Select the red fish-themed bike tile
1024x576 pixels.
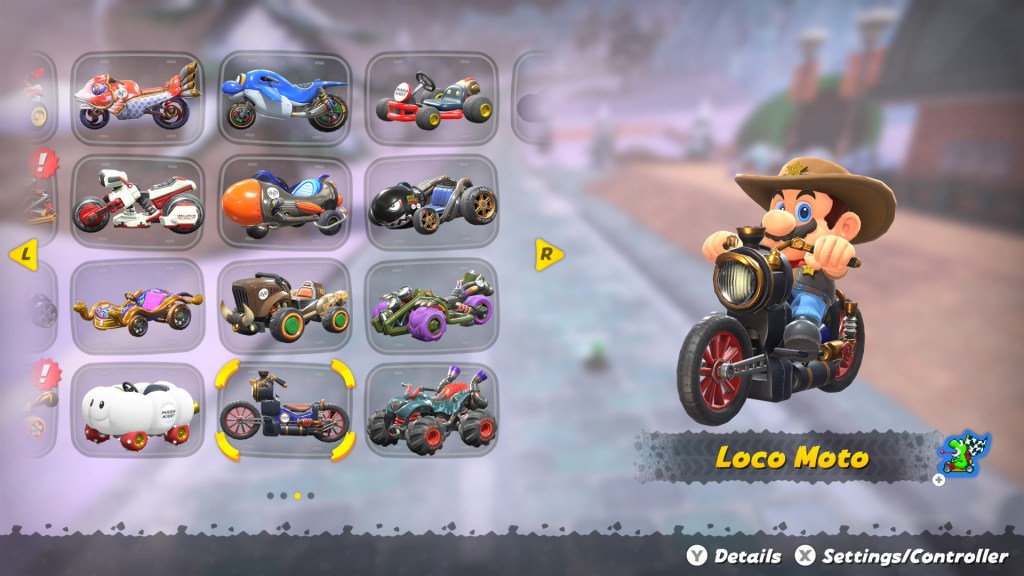tap(137, 97)
